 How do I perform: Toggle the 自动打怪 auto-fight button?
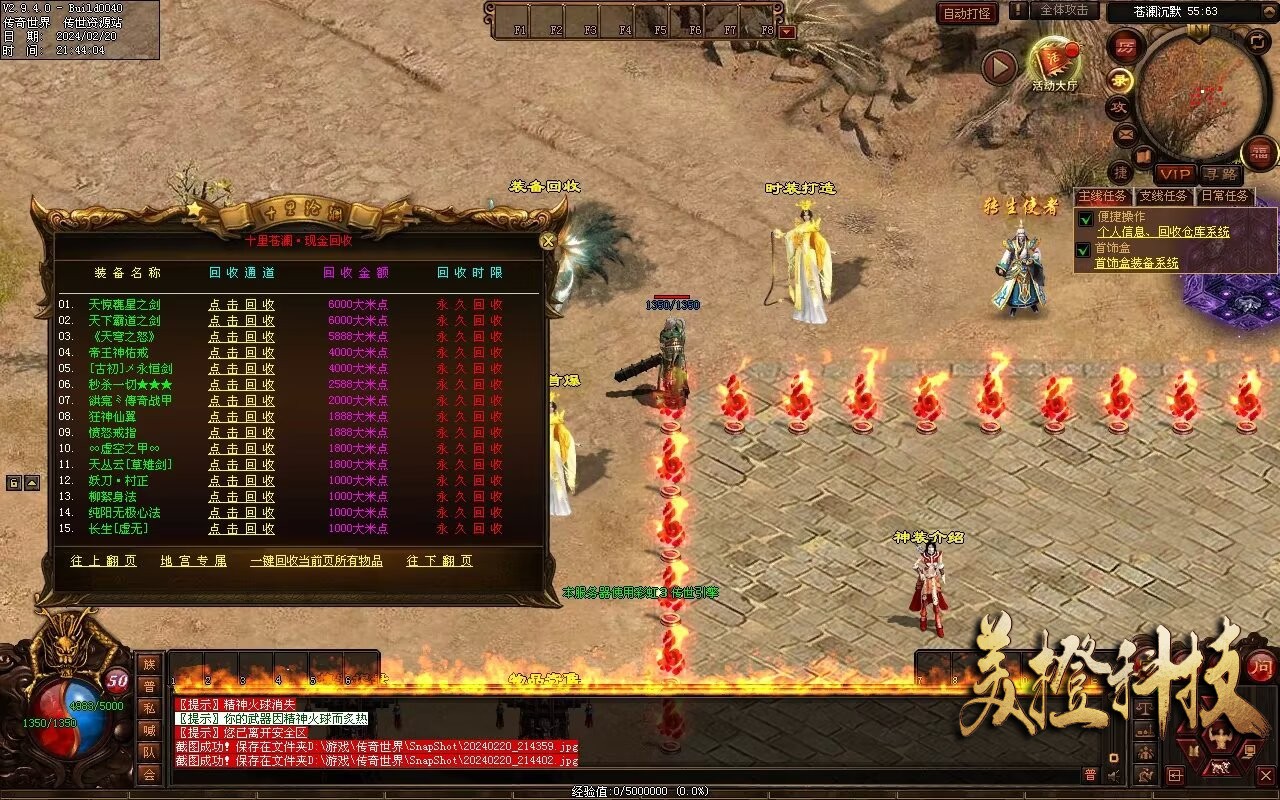pos(968,13)
